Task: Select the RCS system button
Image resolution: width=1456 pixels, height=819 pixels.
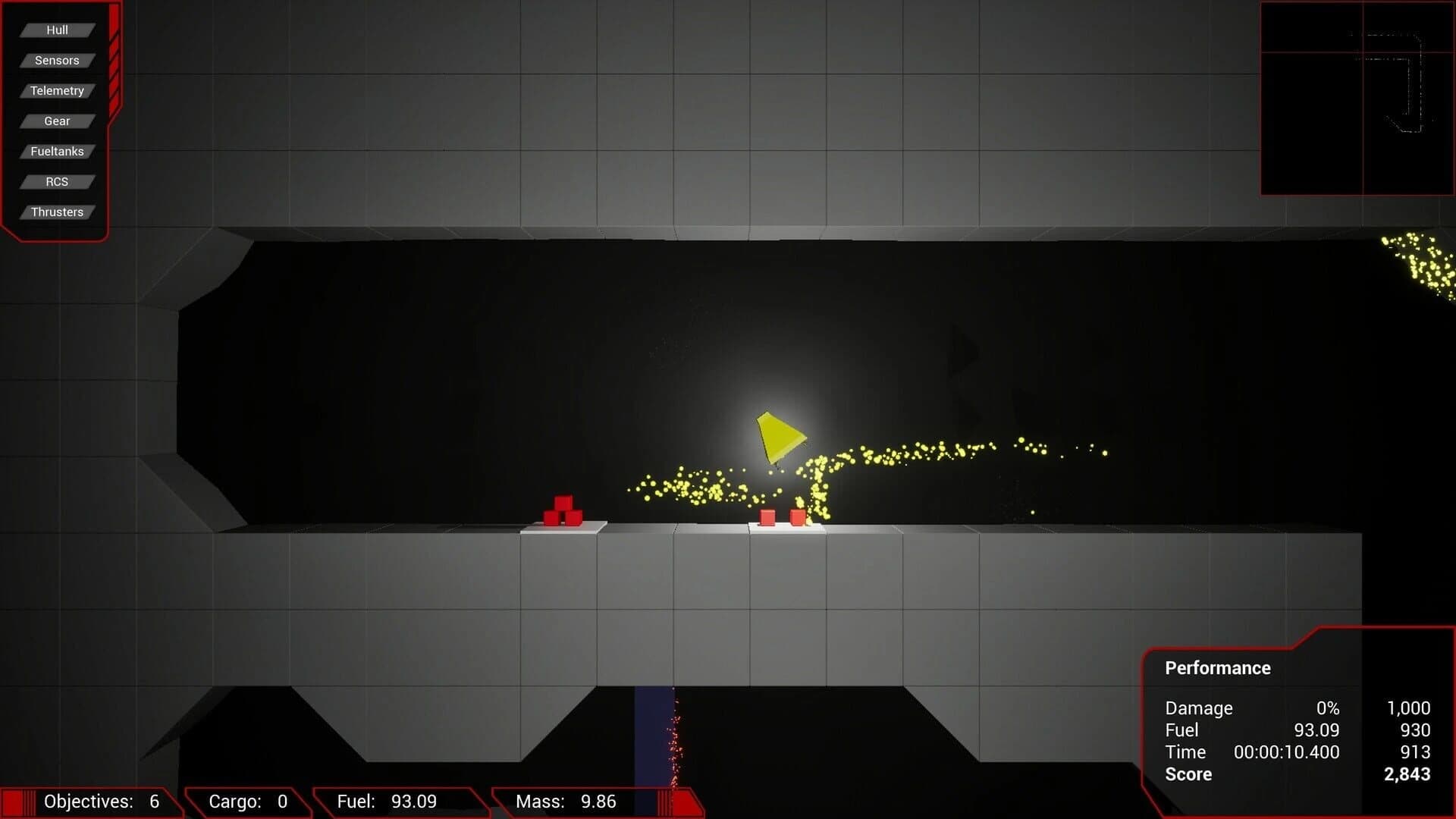Action: (x=57, y=181)
